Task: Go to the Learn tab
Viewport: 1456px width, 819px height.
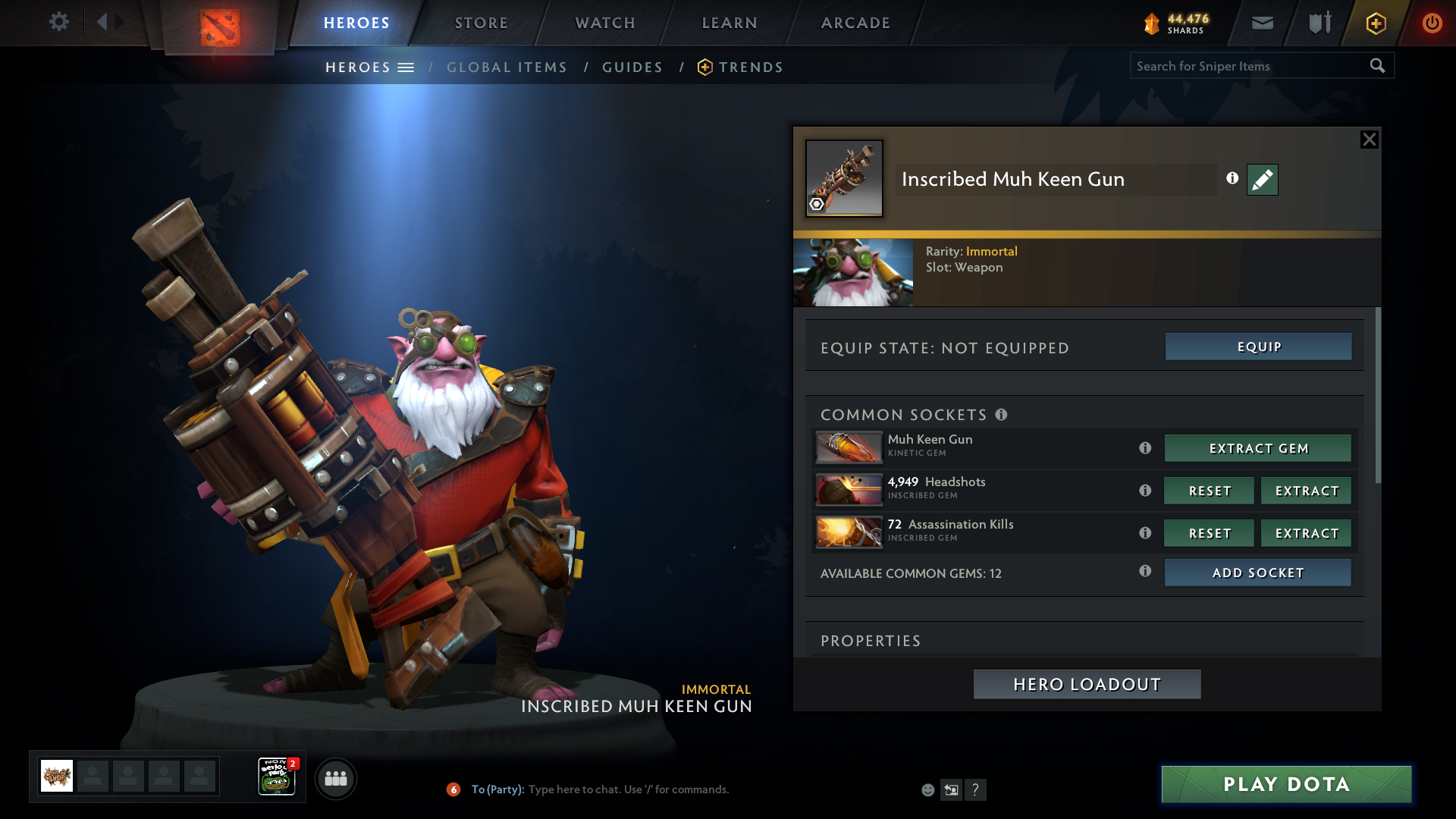Action: (730, 23)
